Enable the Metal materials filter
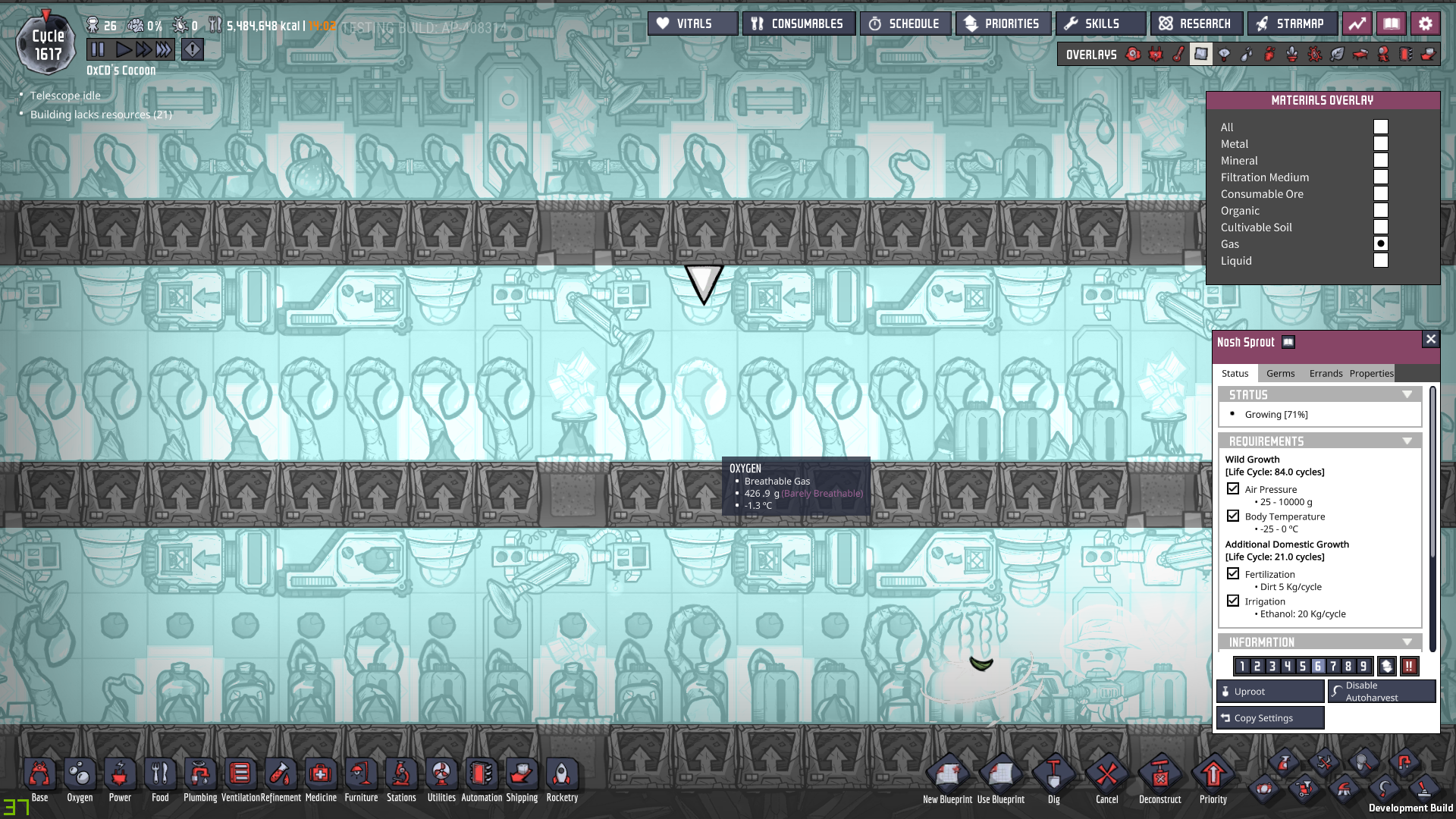The height and width of the screenshot is (819, 1456). click(1381, 143)
